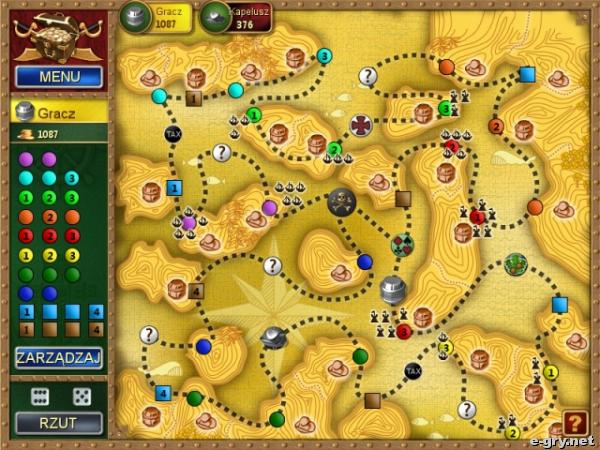Screen dimensions: 600x450
Task: Select the Kapelusz player tab at top
Action: tap(236, 17)
